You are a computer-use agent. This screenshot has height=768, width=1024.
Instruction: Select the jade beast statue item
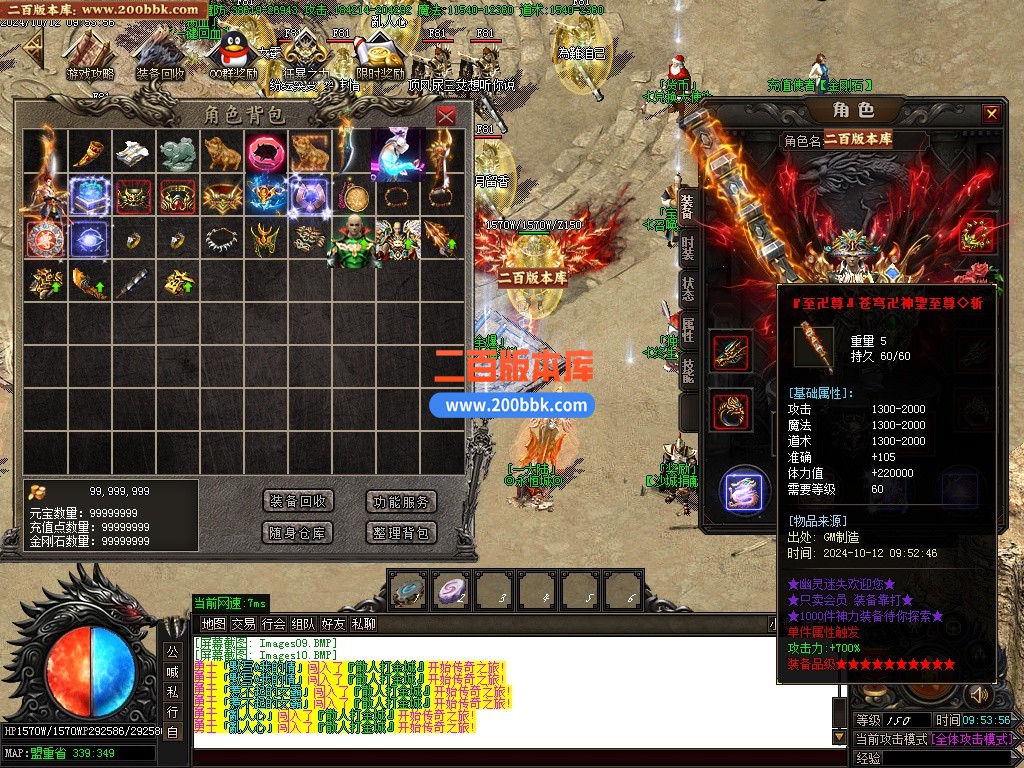177,151
